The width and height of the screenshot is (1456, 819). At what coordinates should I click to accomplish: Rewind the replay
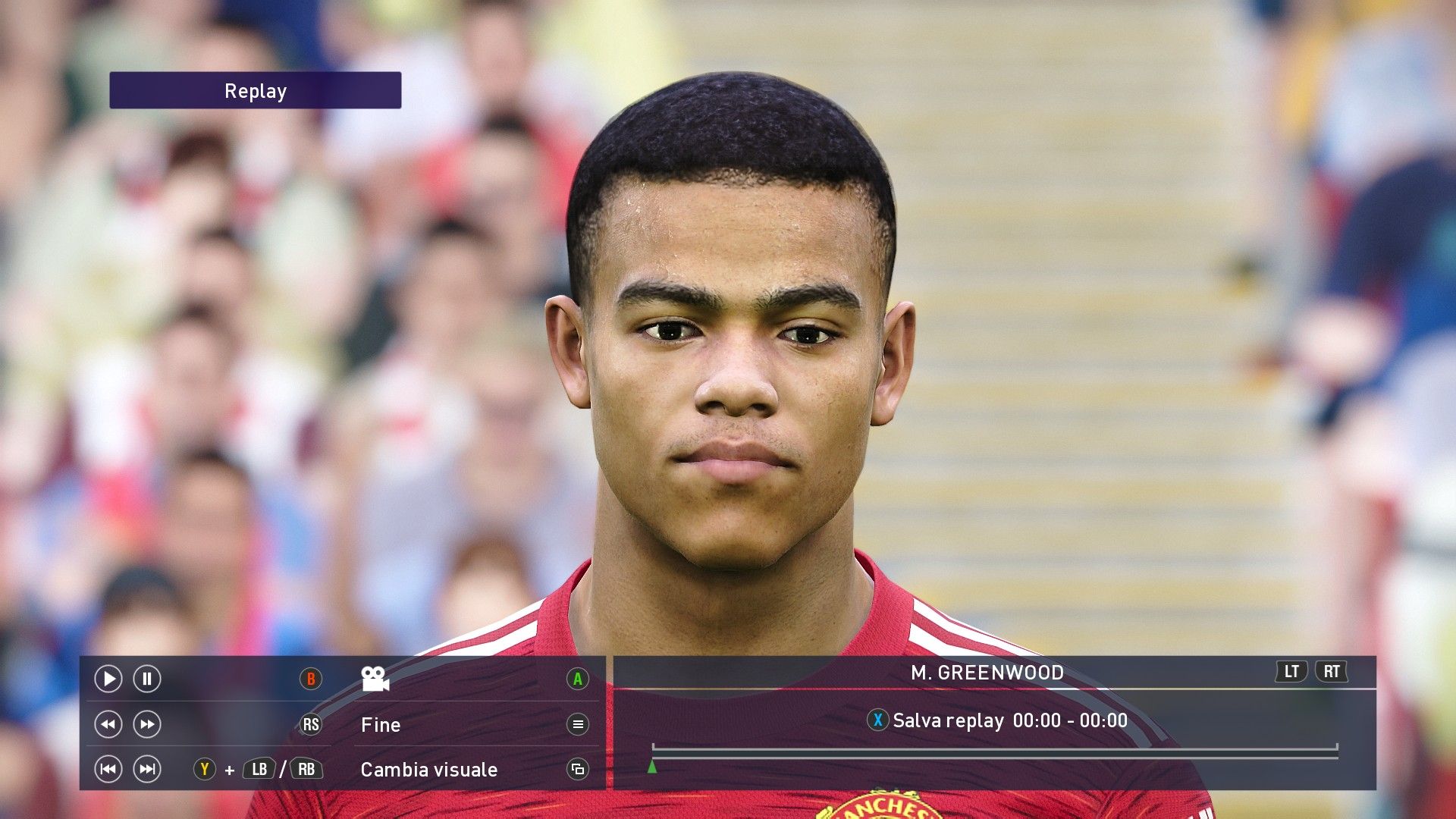108,724
